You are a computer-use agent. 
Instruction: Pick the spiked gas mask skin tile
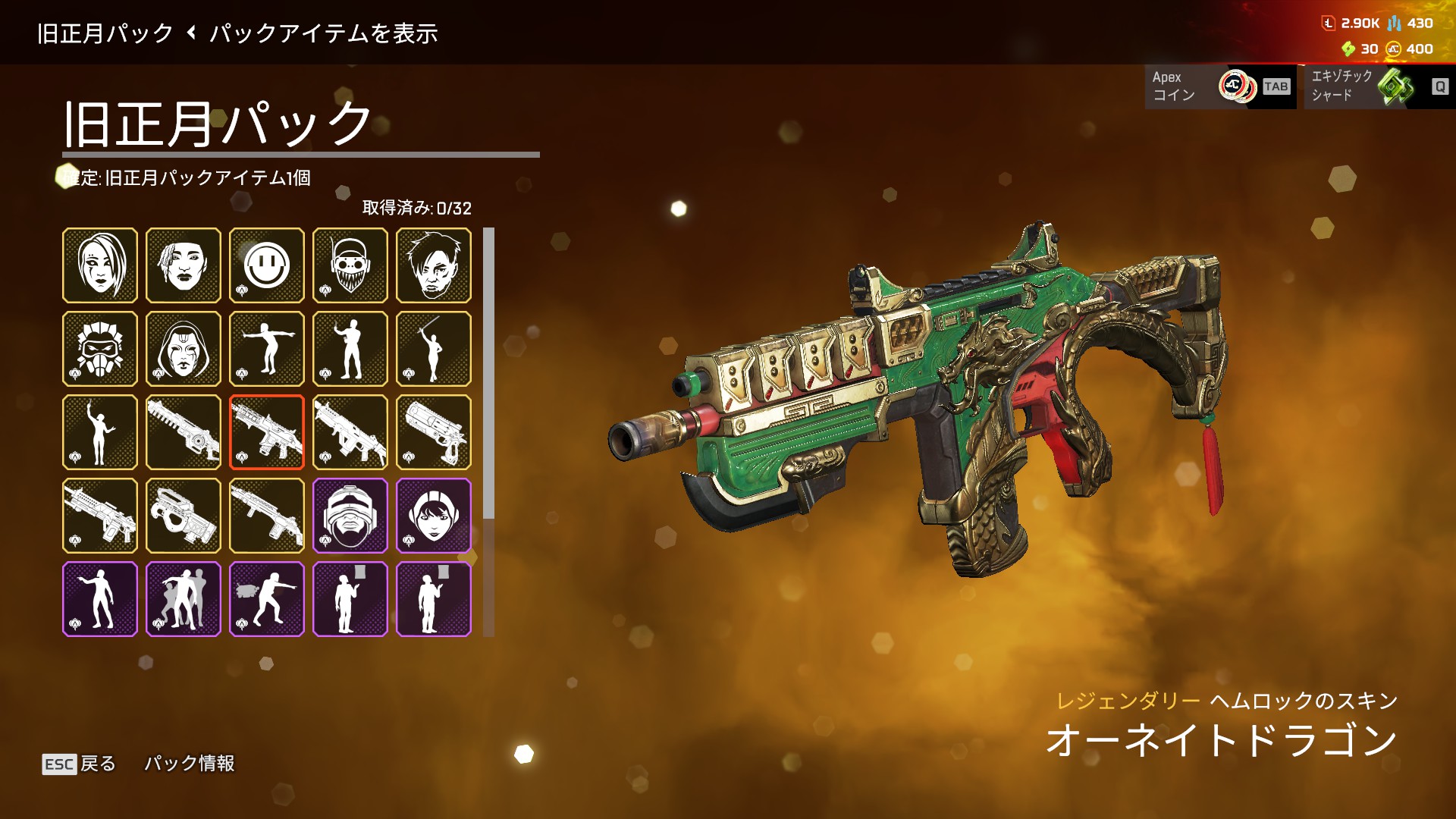point(100,349)
